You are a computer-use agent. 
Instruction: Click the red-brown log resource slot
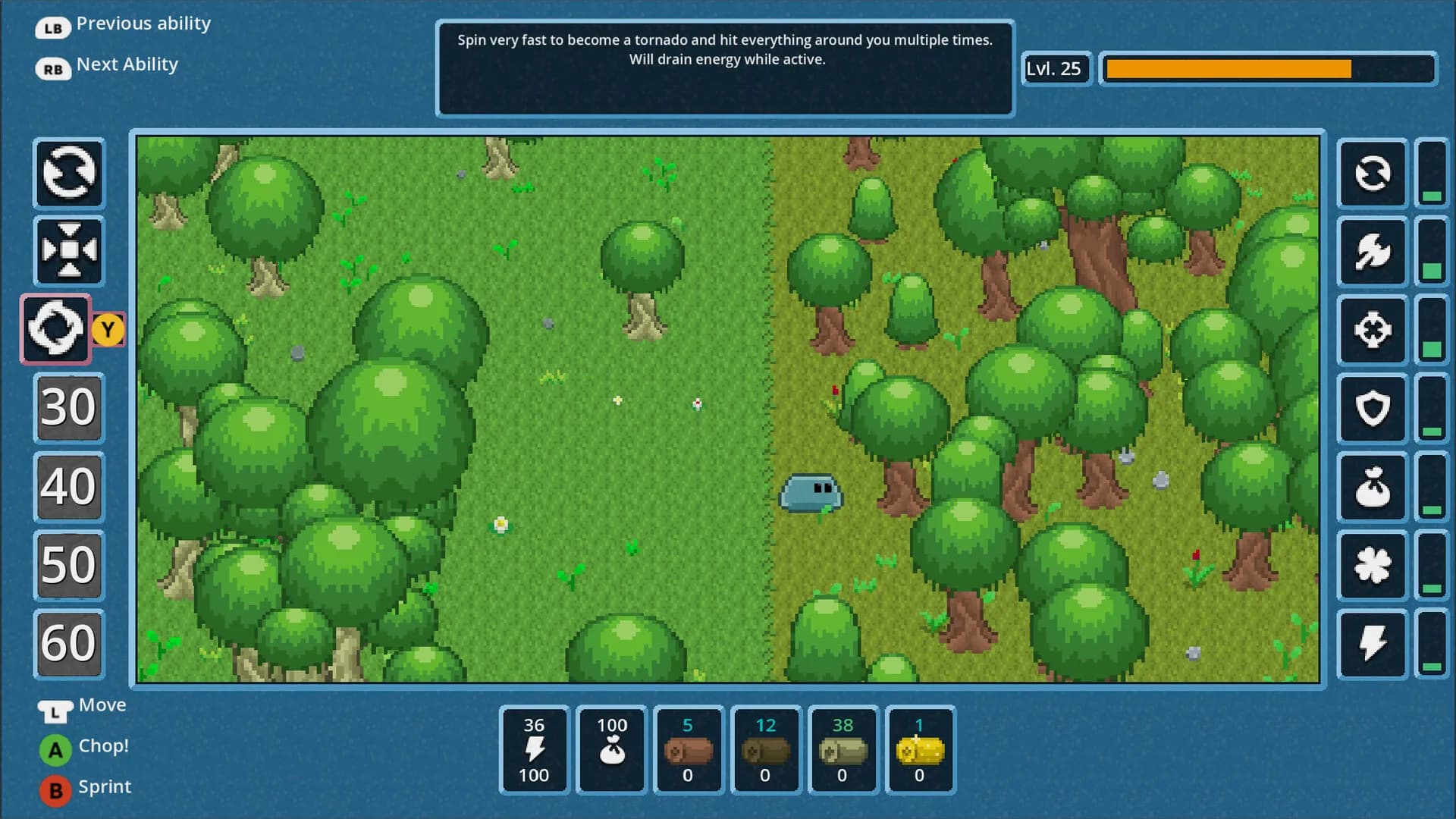tap(688, 750)
